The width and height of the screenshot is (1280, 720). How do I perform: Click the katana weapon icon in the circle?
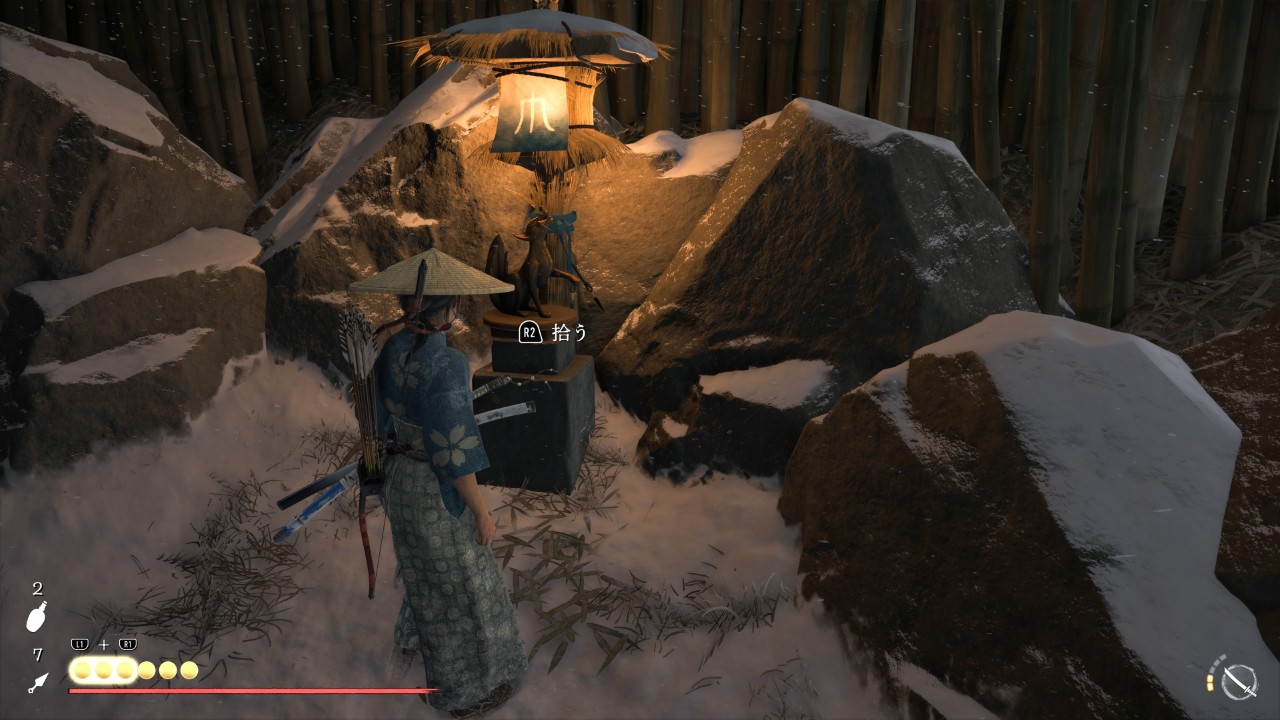[1239, 682]
